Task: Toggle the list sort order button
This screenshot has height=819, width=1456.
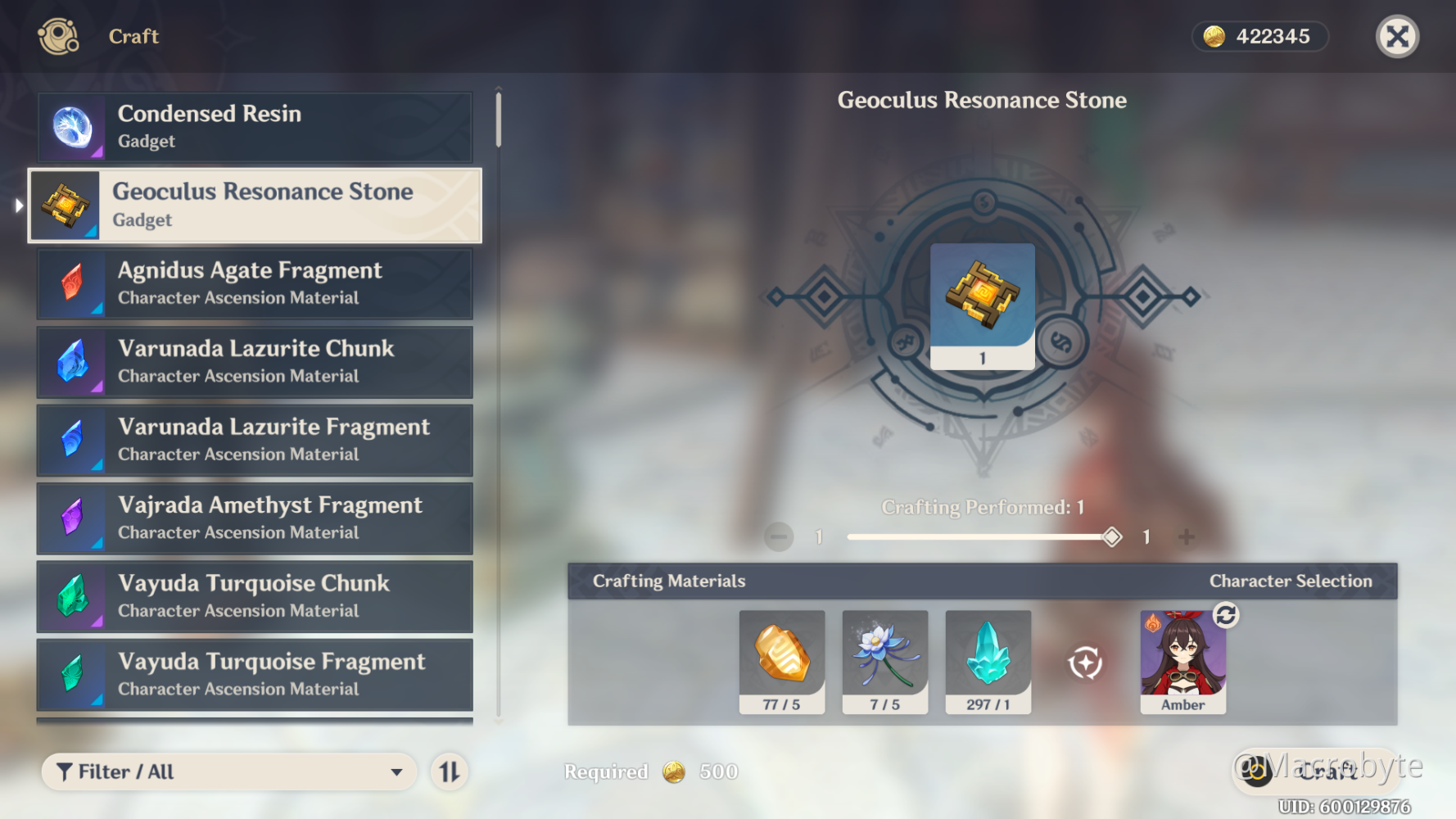Action: coord(450,771)
